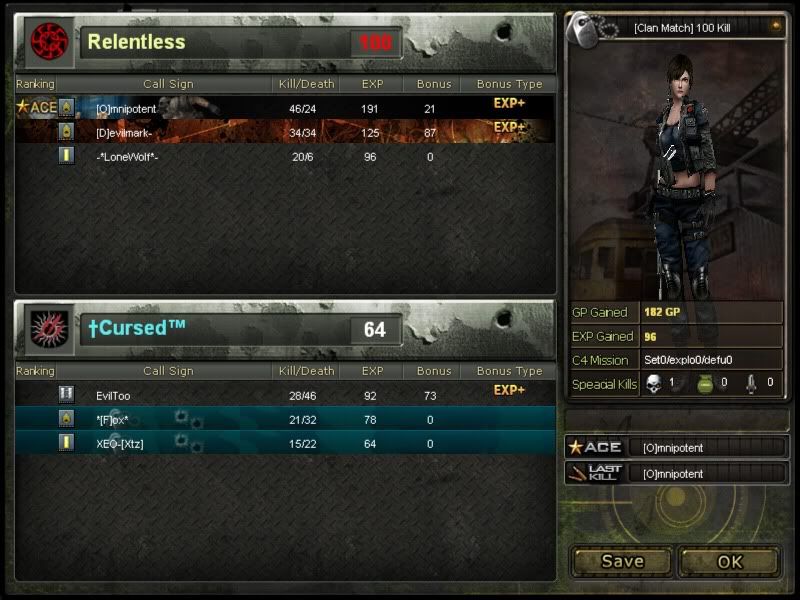Confirm results with the OK button

pyautogui.click(x=729, y=561)
